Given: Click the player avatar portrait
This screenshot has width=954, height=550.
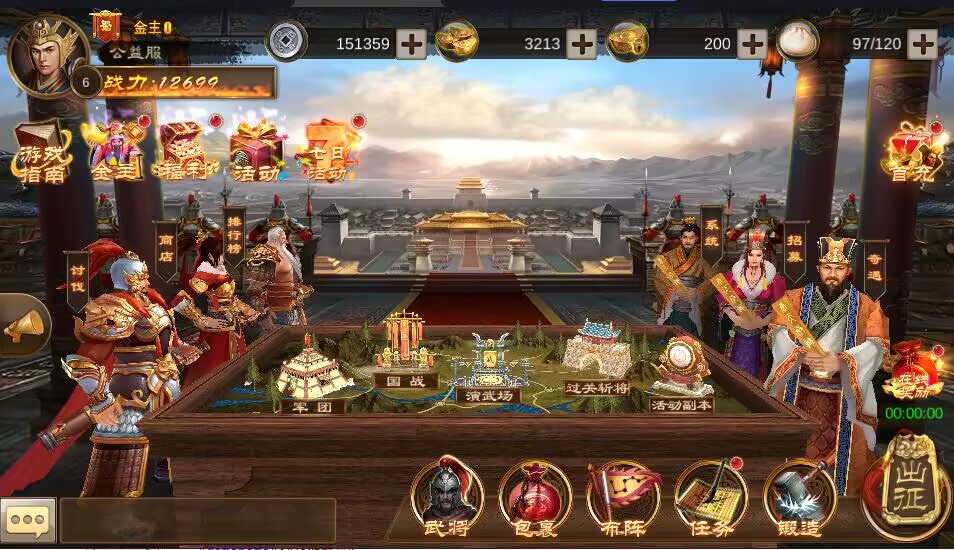Looking at the screenshot, I should [x=46, y=55].
